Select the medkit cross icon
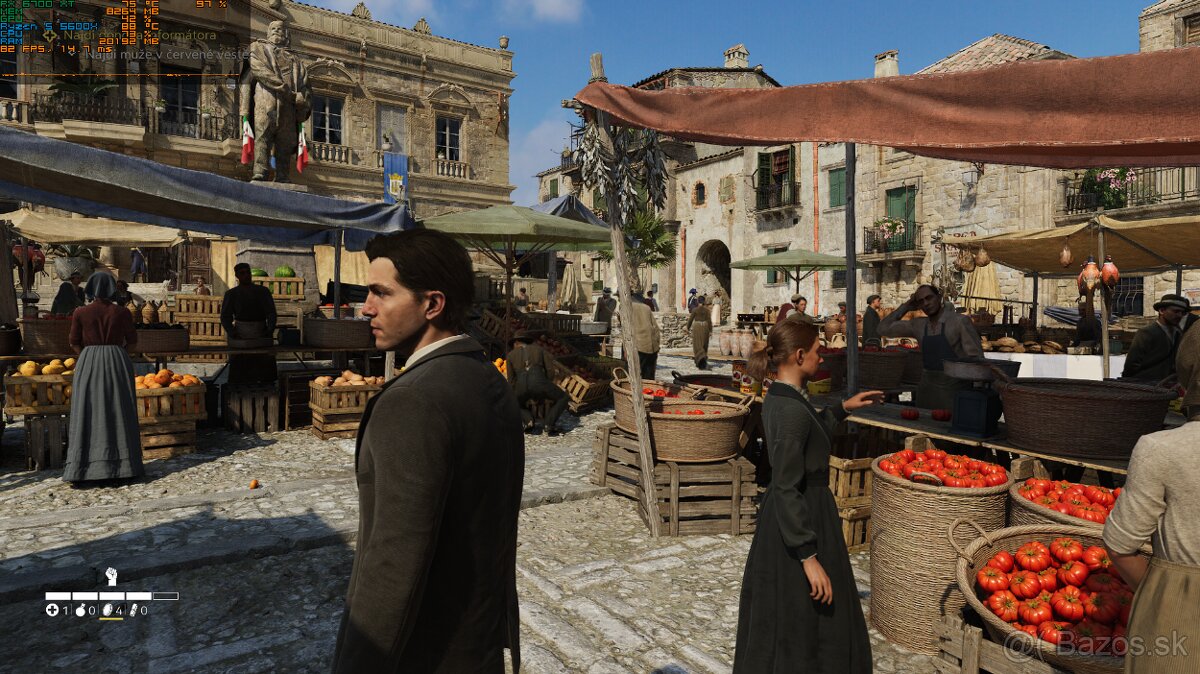The width and height of the screenshot is (1200, 674). [x=52, y=609]
